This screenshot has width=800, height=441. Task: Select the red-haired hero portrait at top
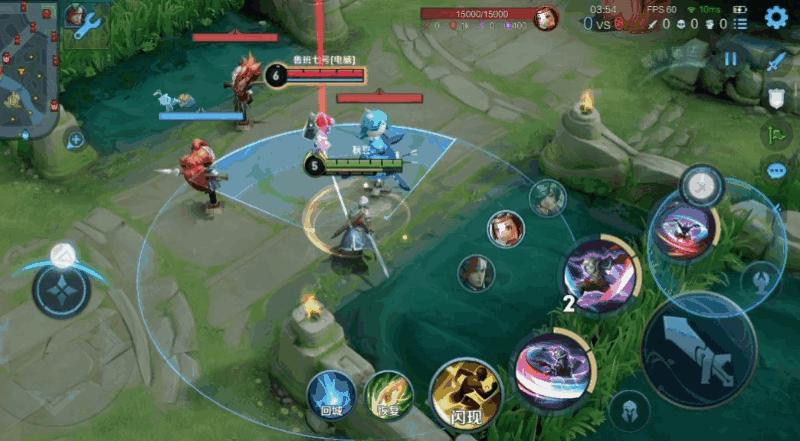point(546,17)
